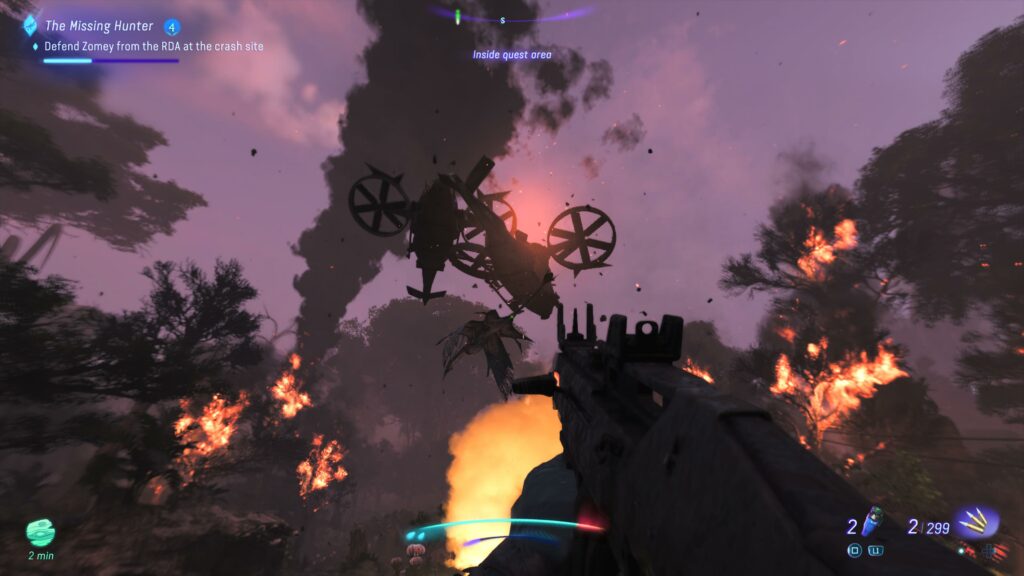The height and width of the screenshot is (576, 1024).
Task: Open The Missing Hunter quest tracker
Action: click(98, 26)
